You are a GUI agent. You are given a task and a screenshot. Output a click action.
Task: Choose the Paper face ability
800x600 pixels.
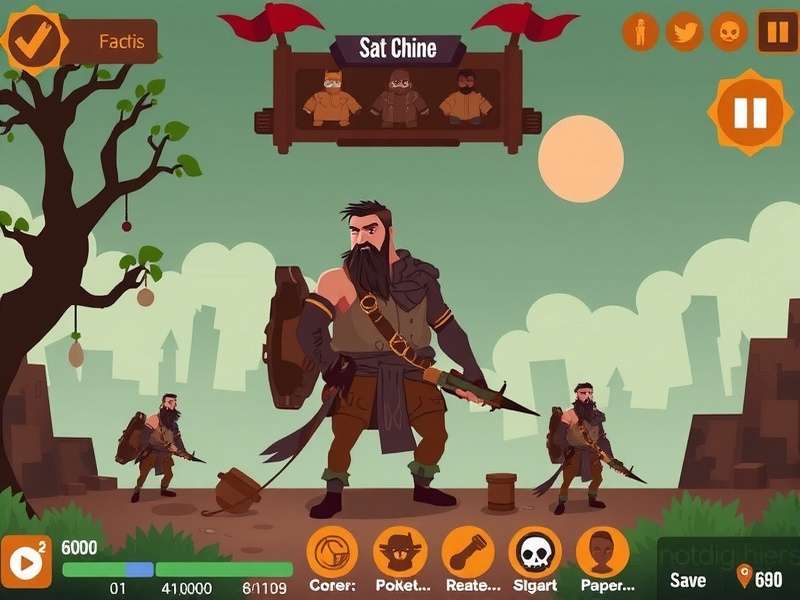603,553
